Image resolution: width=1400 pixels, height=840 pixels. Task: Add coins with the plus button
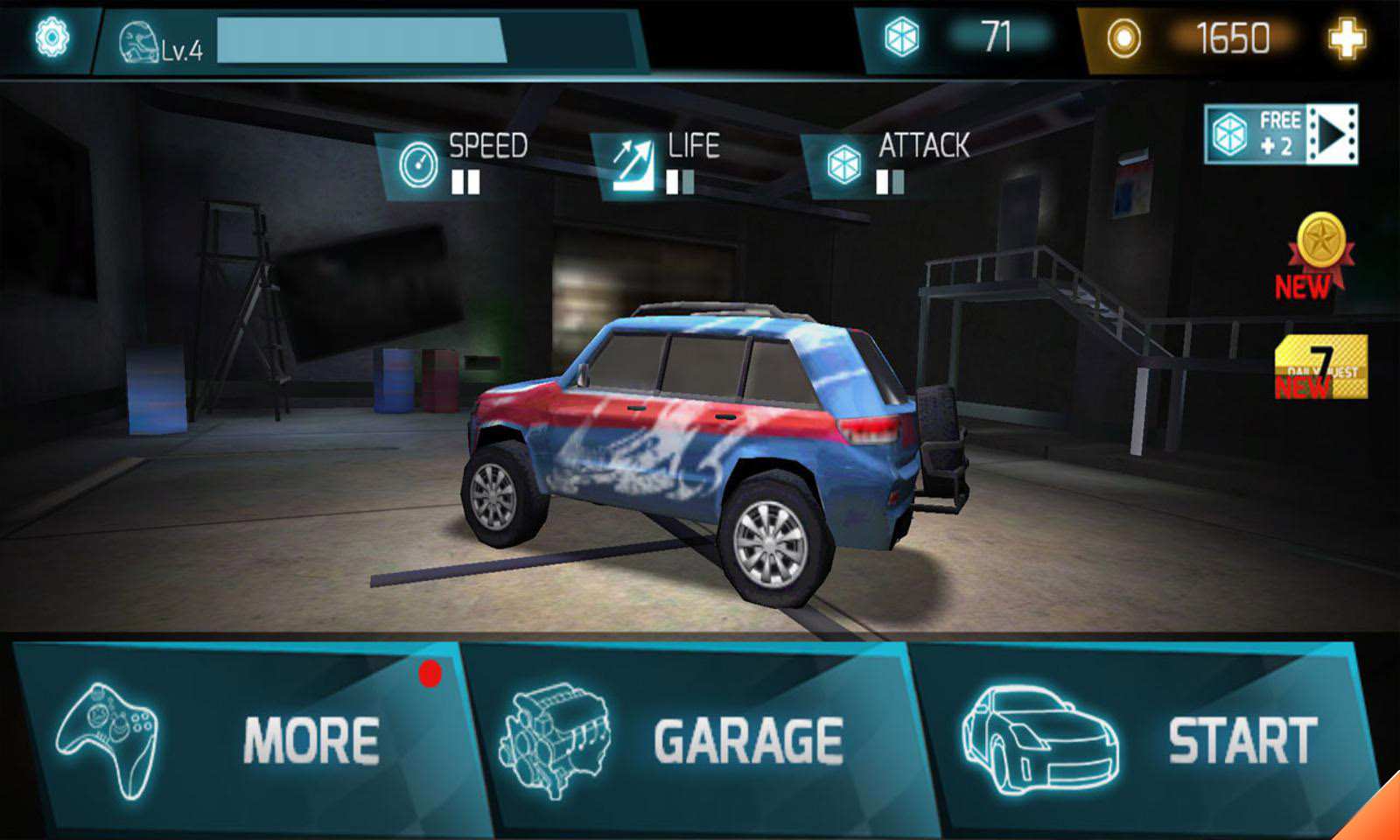[1346, 38]
